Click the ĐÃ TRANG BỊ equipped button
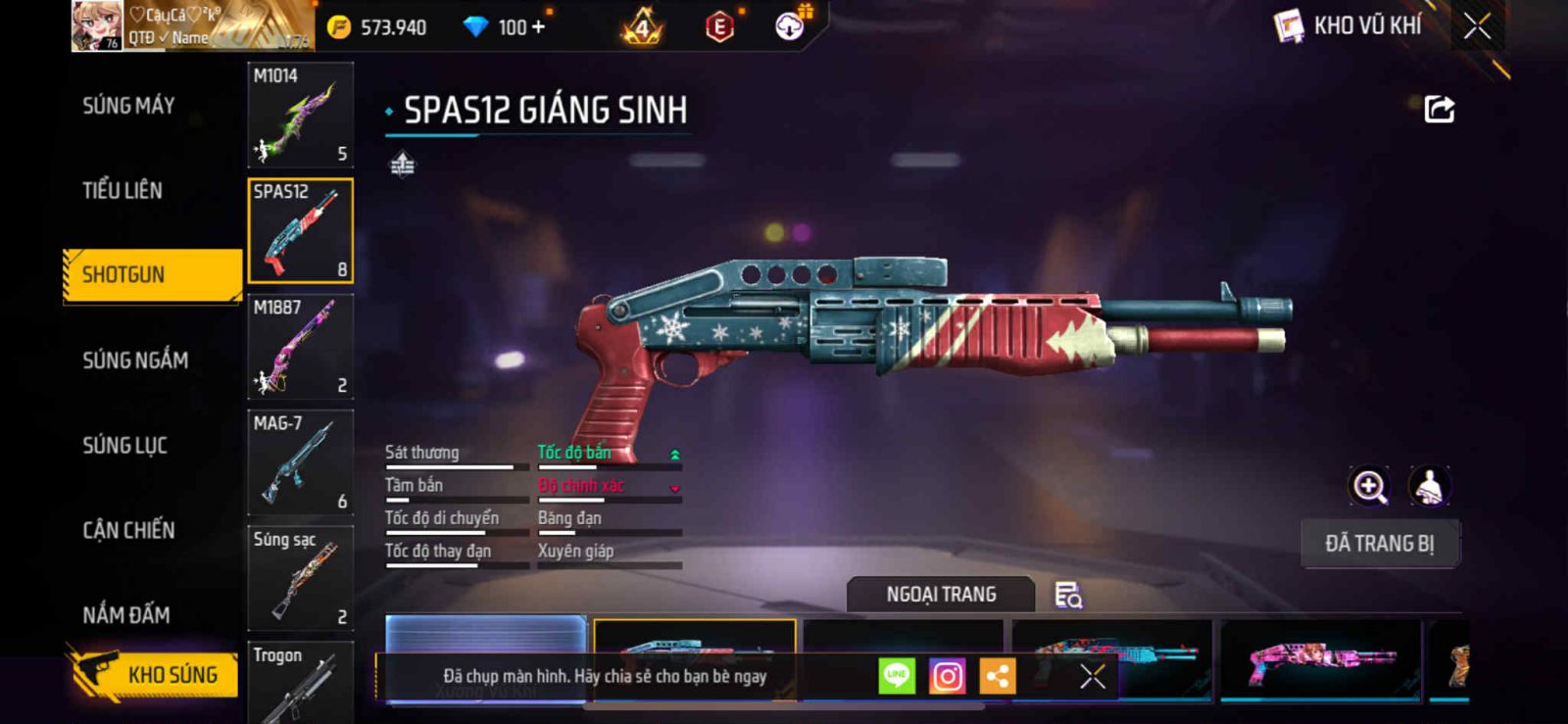This screenshot has width=1568, height=724. click(1379, 544)
